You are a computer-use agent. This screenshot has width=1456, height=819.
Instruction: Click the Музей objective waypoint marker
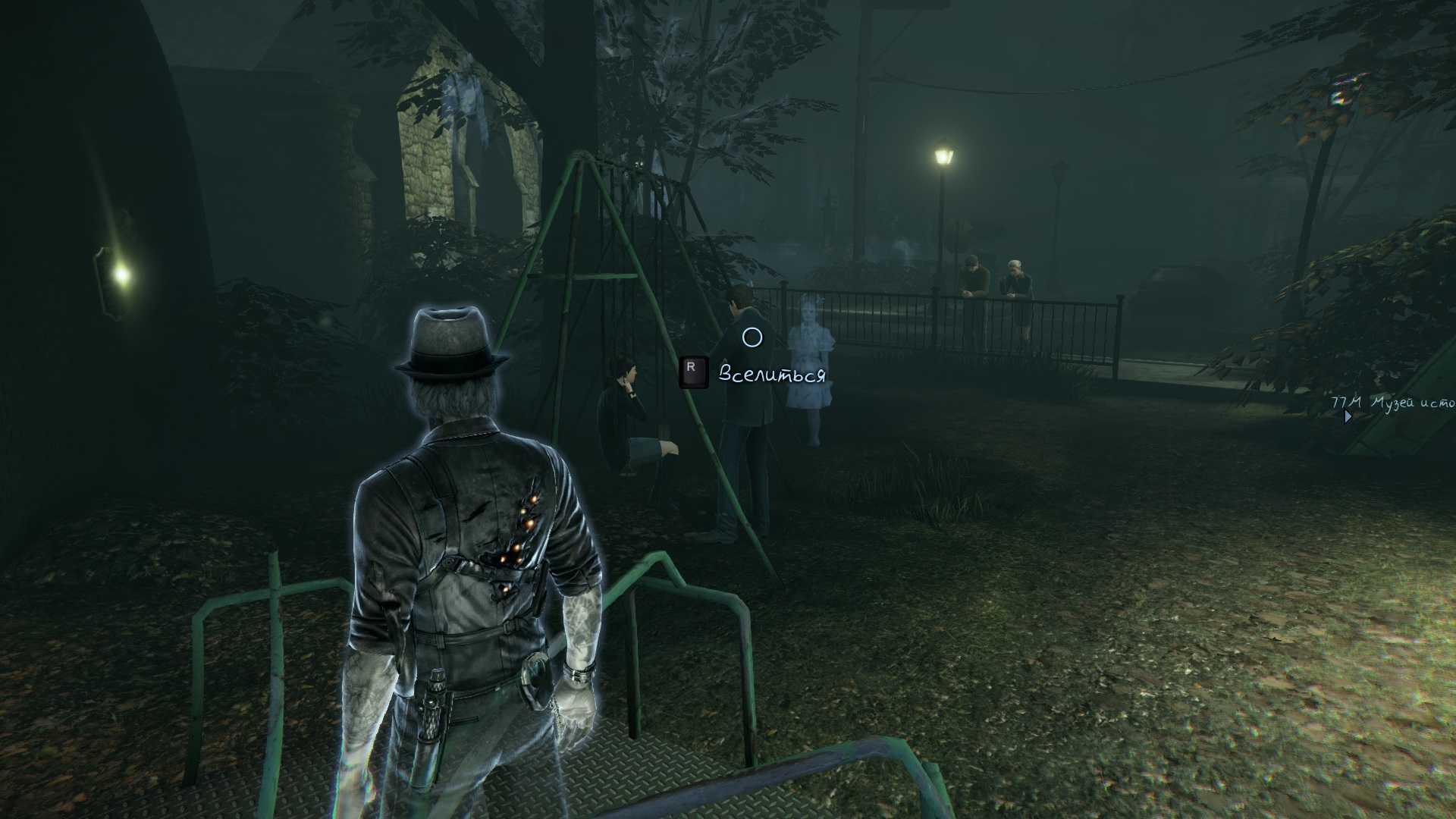pyautogui.click(x=1348, y=416)
